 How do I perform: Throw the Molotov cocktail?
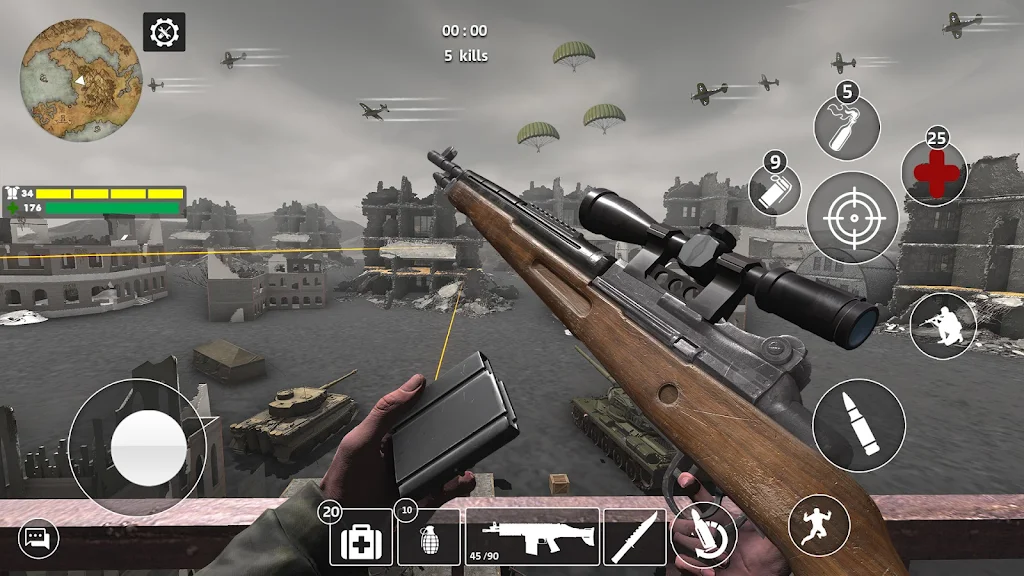(847, 128)
